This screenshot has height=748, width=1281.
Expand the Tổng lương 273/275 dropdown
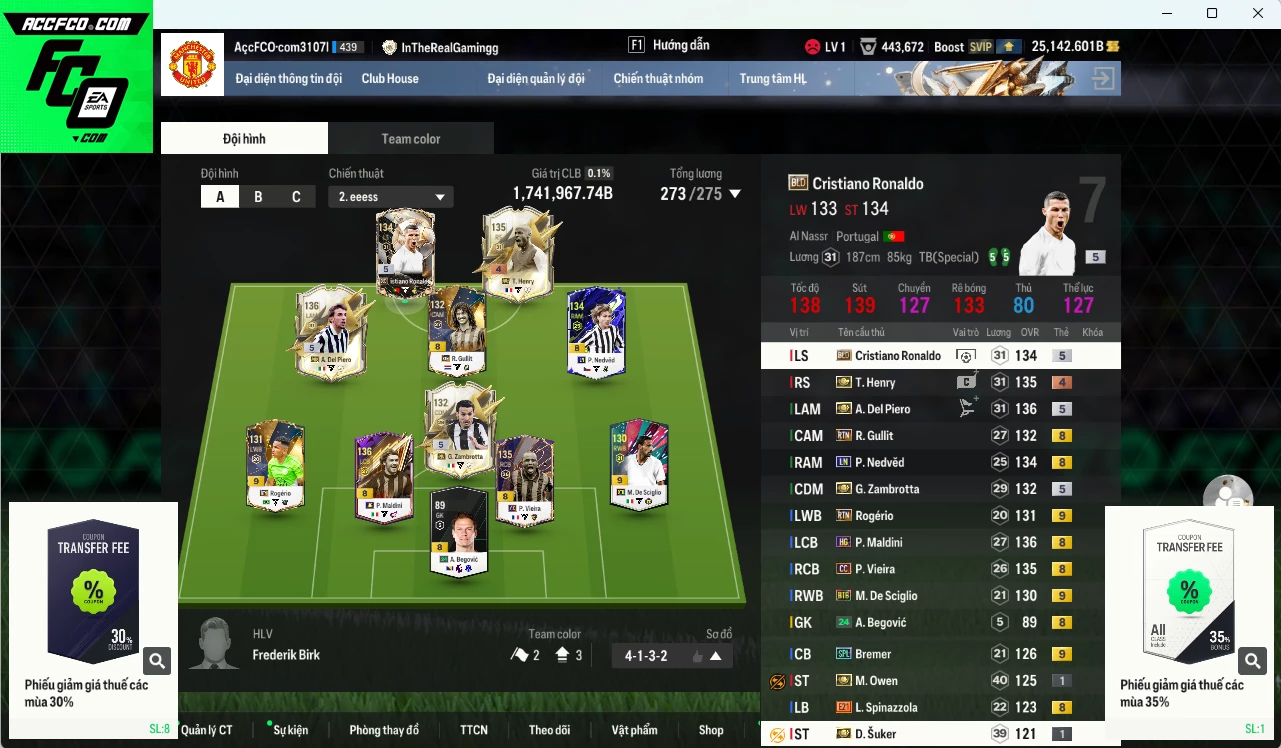pyautogui.click(x=735, y=194)
